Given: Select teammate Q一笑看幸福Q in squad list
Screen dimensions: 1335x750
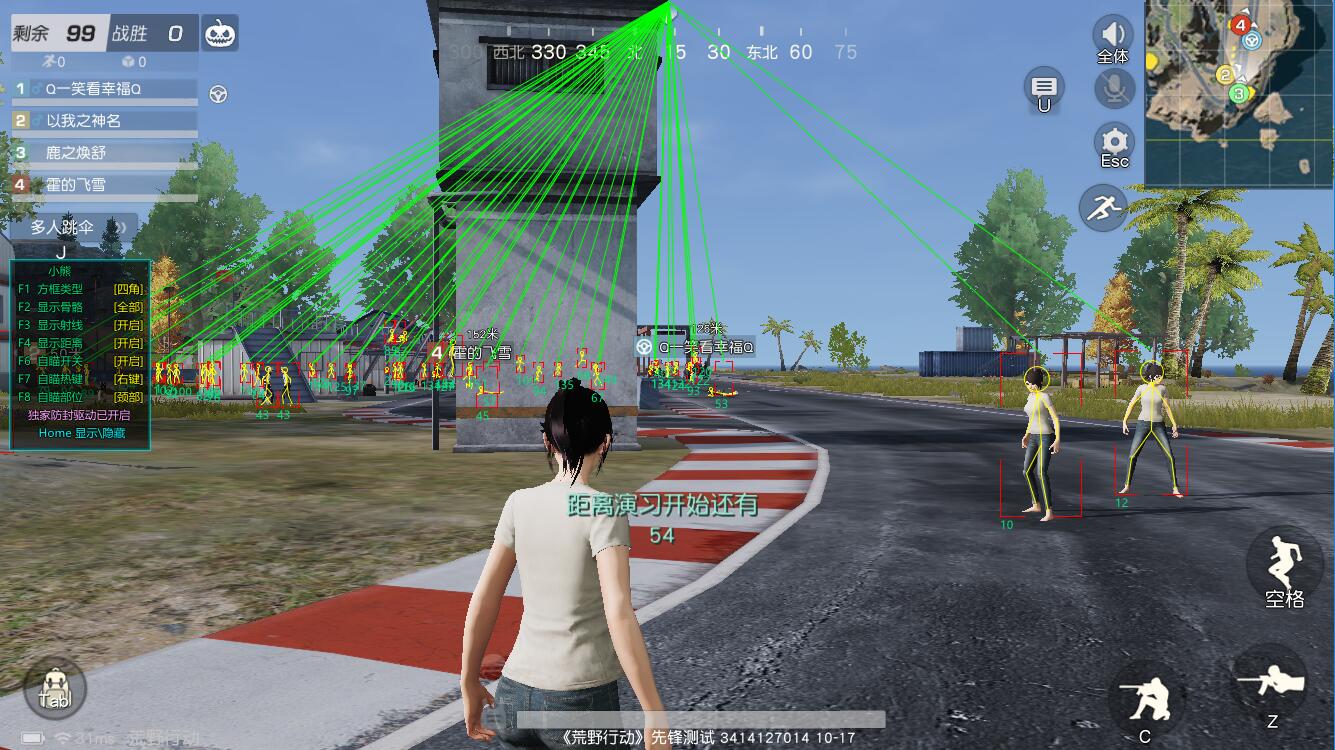Looking at the screenshot, I should point(105,89).
